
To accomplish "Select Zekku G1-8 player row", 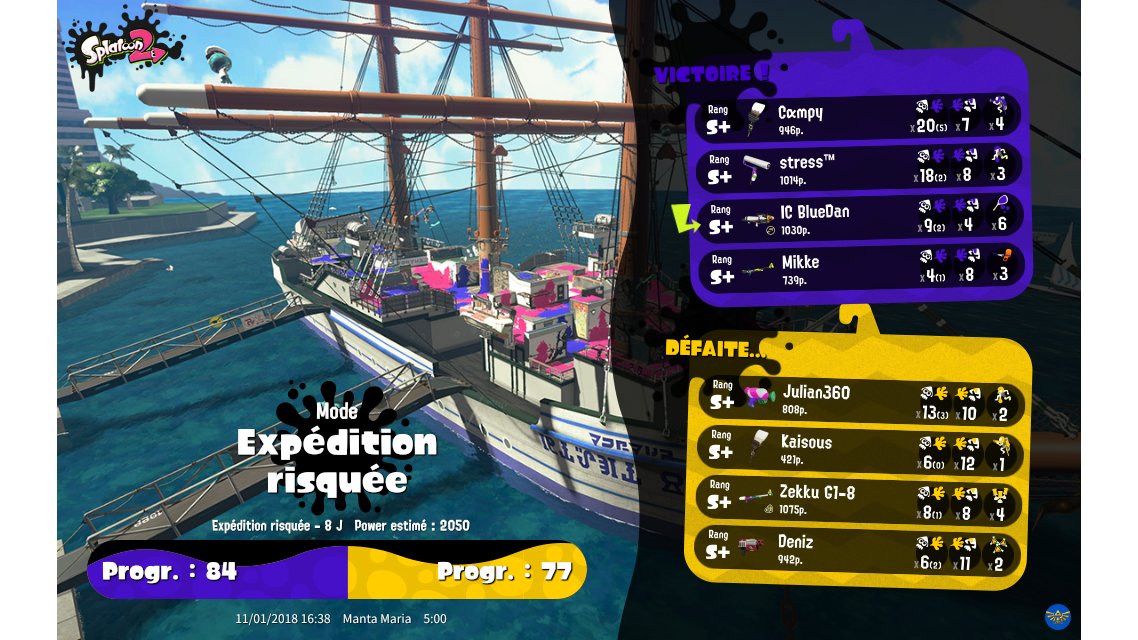I will tap(858, 498).
